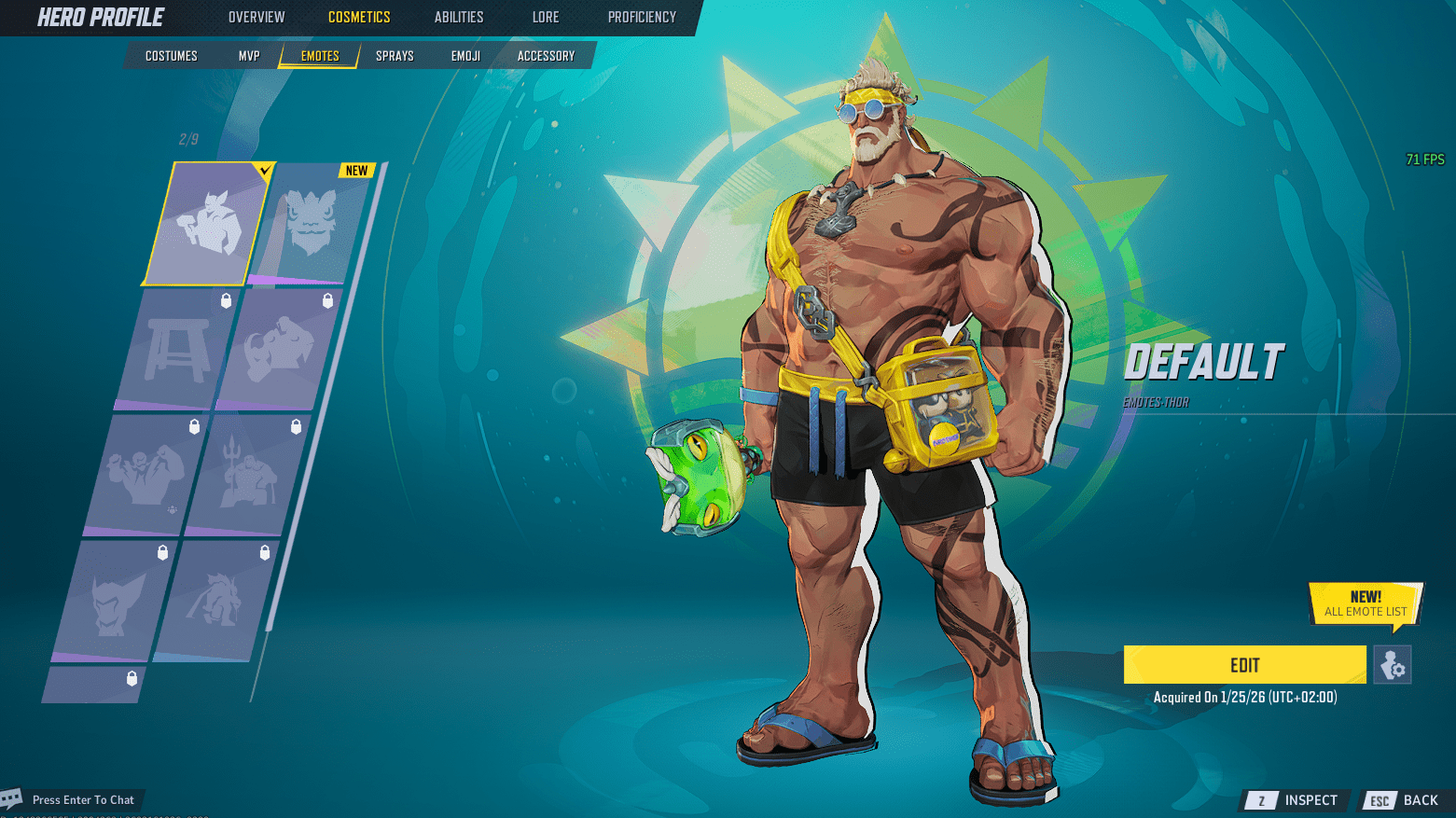Viewport: 1456px width, 818px height.
Task: Open the All Emote List
Action: coord(1366,604)
